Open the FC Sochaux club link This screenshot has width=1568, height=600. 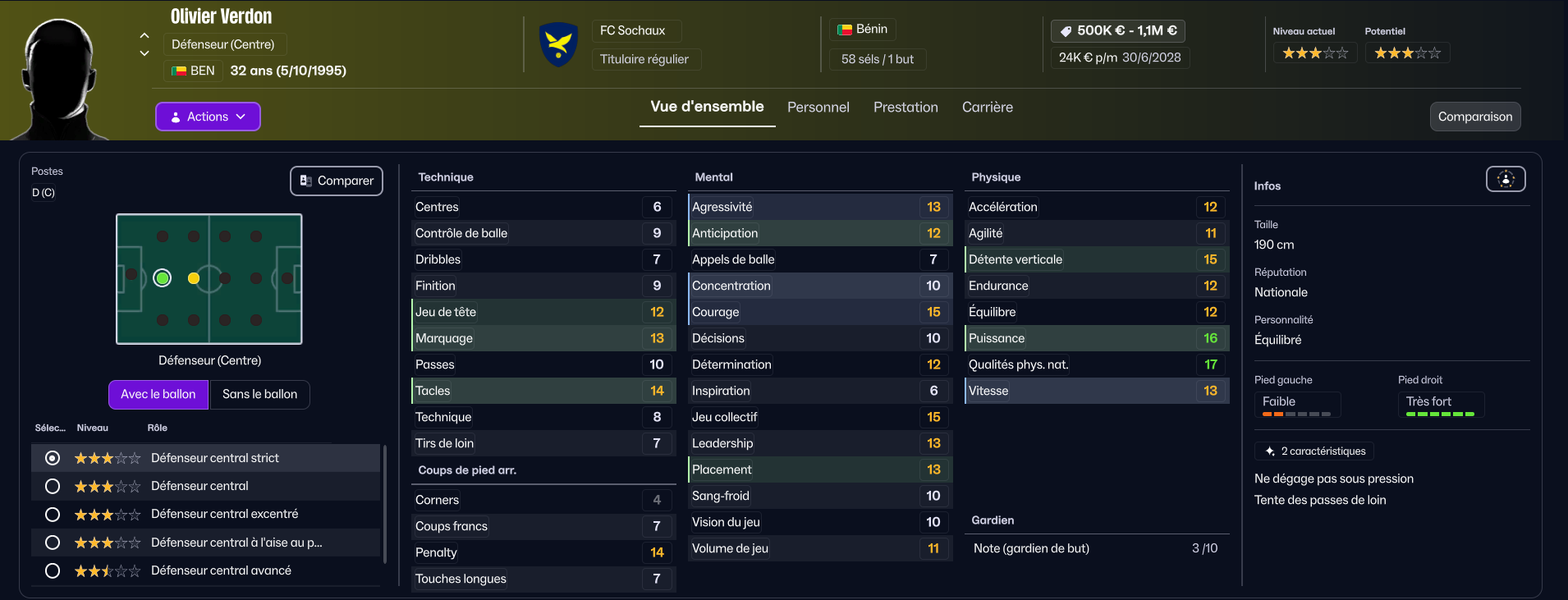632,30
